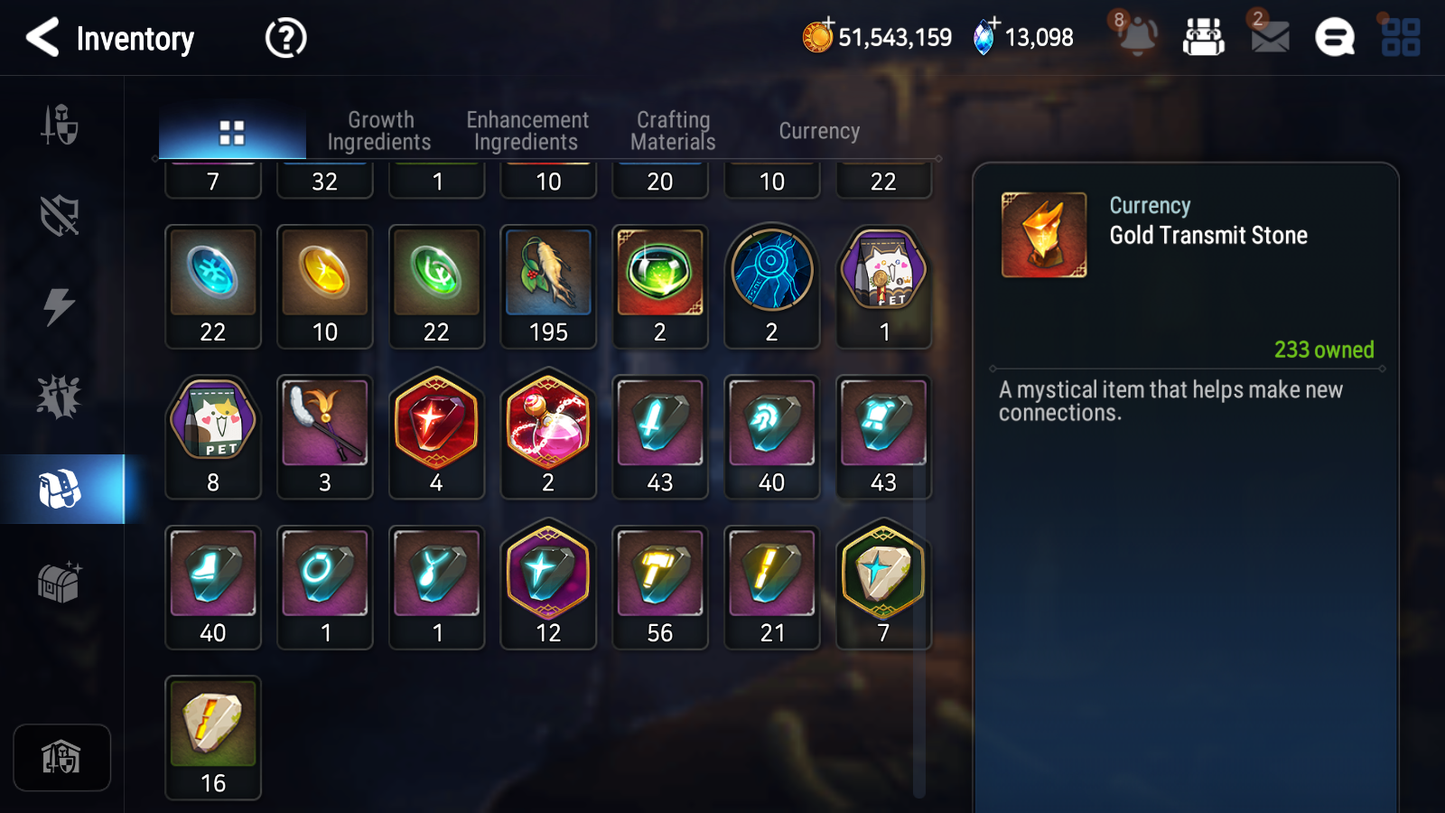The height and width of the screenshot is (813, 1445).
Task: Select the Crafting Materials tab
Action: (x=673, y=131)
